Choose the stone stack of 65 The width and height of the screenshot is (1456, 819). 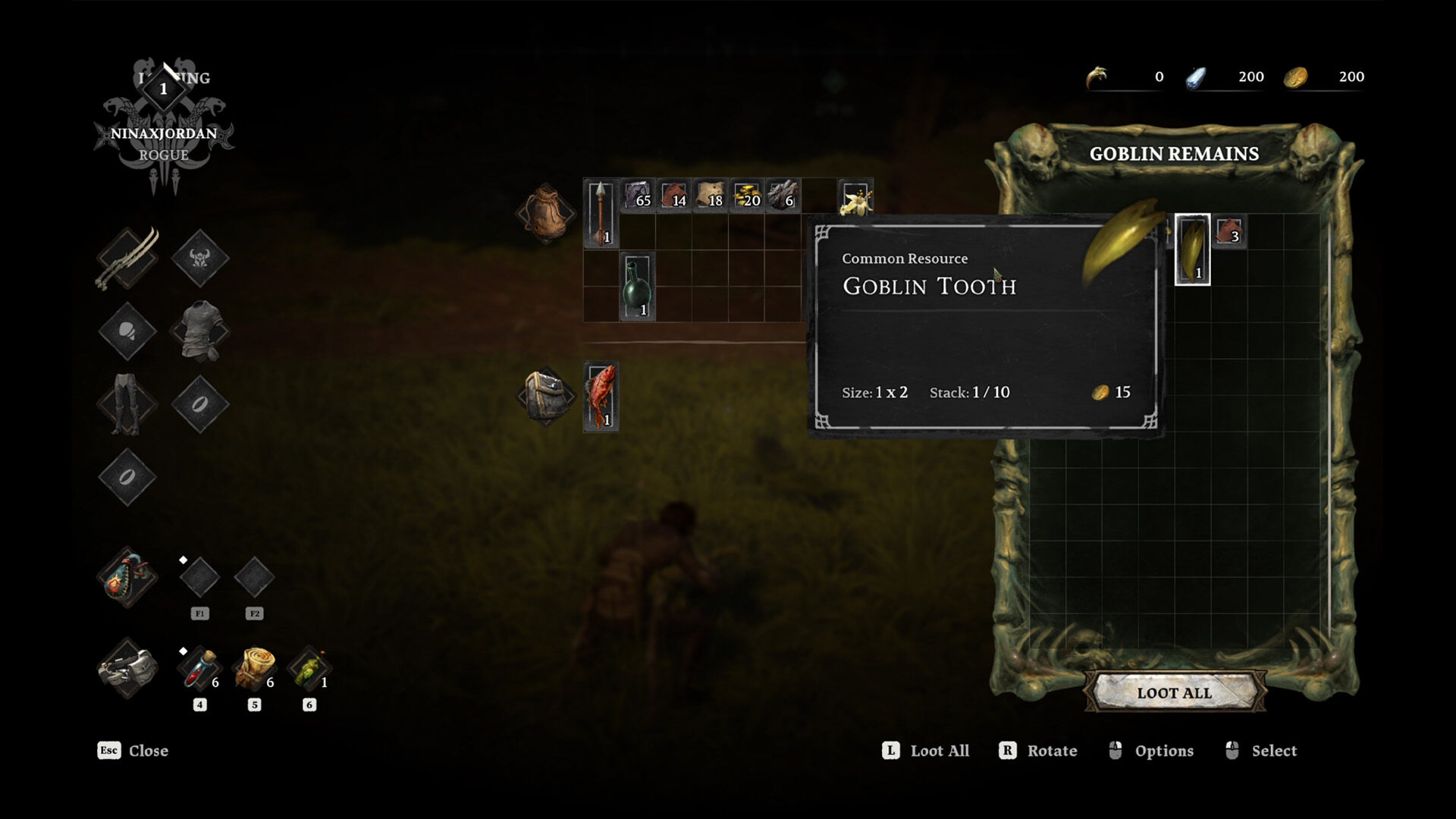(638, 195)
